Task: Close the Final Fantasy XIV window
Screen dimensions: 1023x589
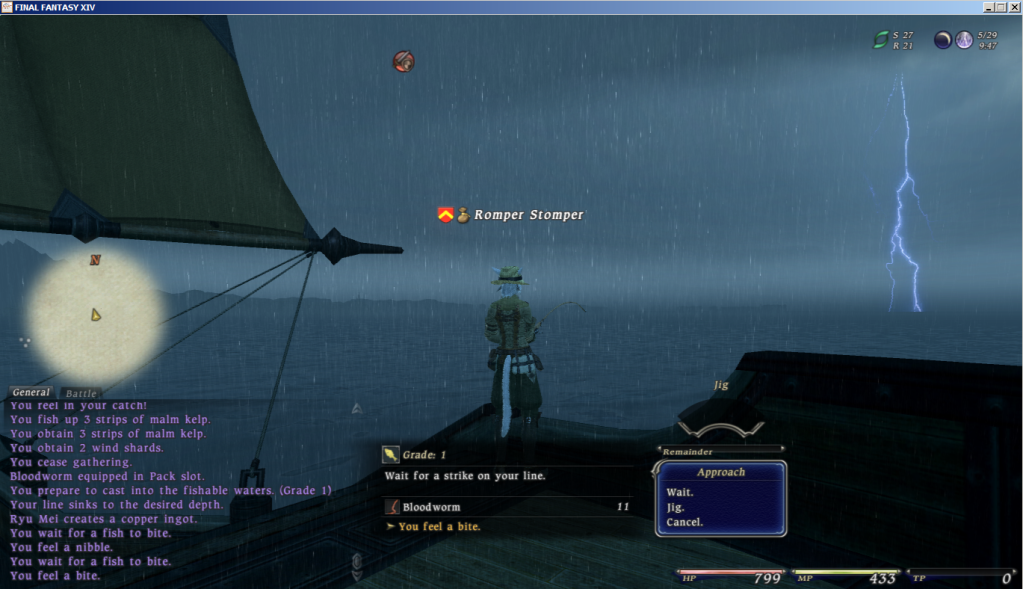Action: pos(1013,7)
